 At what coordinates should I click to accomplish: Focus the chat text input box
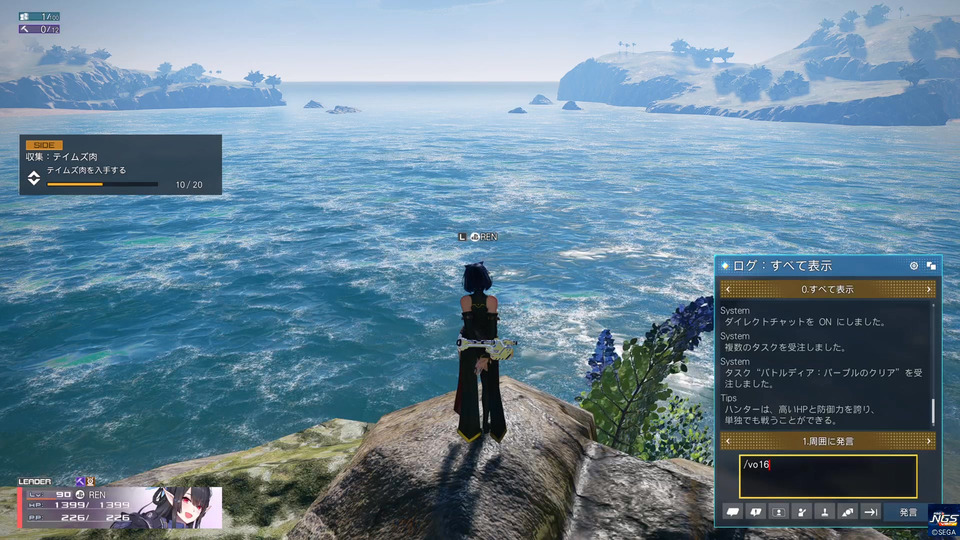click(x=828, y=476)
